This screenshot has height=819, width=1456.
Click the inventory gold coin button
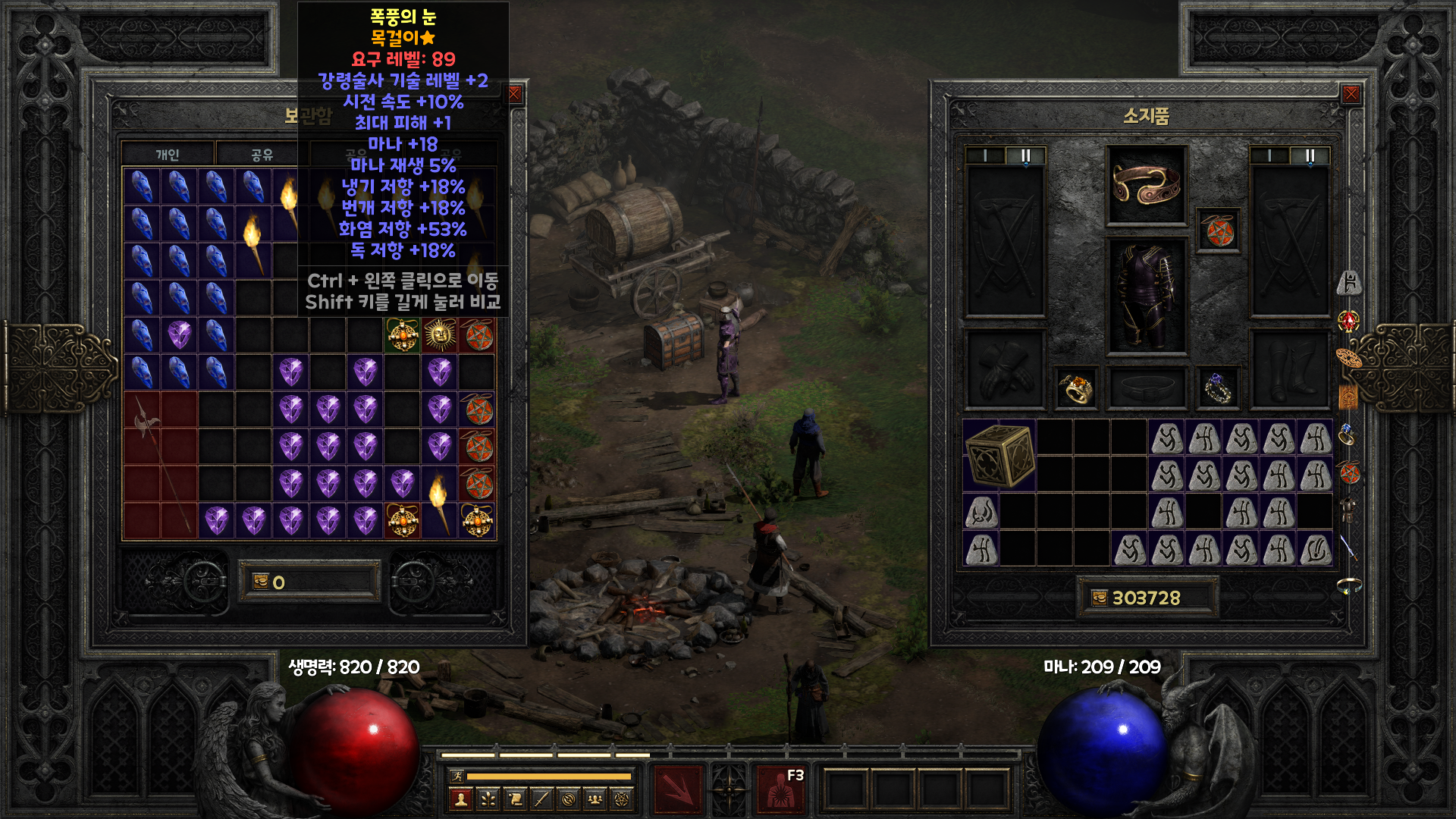1100,598
